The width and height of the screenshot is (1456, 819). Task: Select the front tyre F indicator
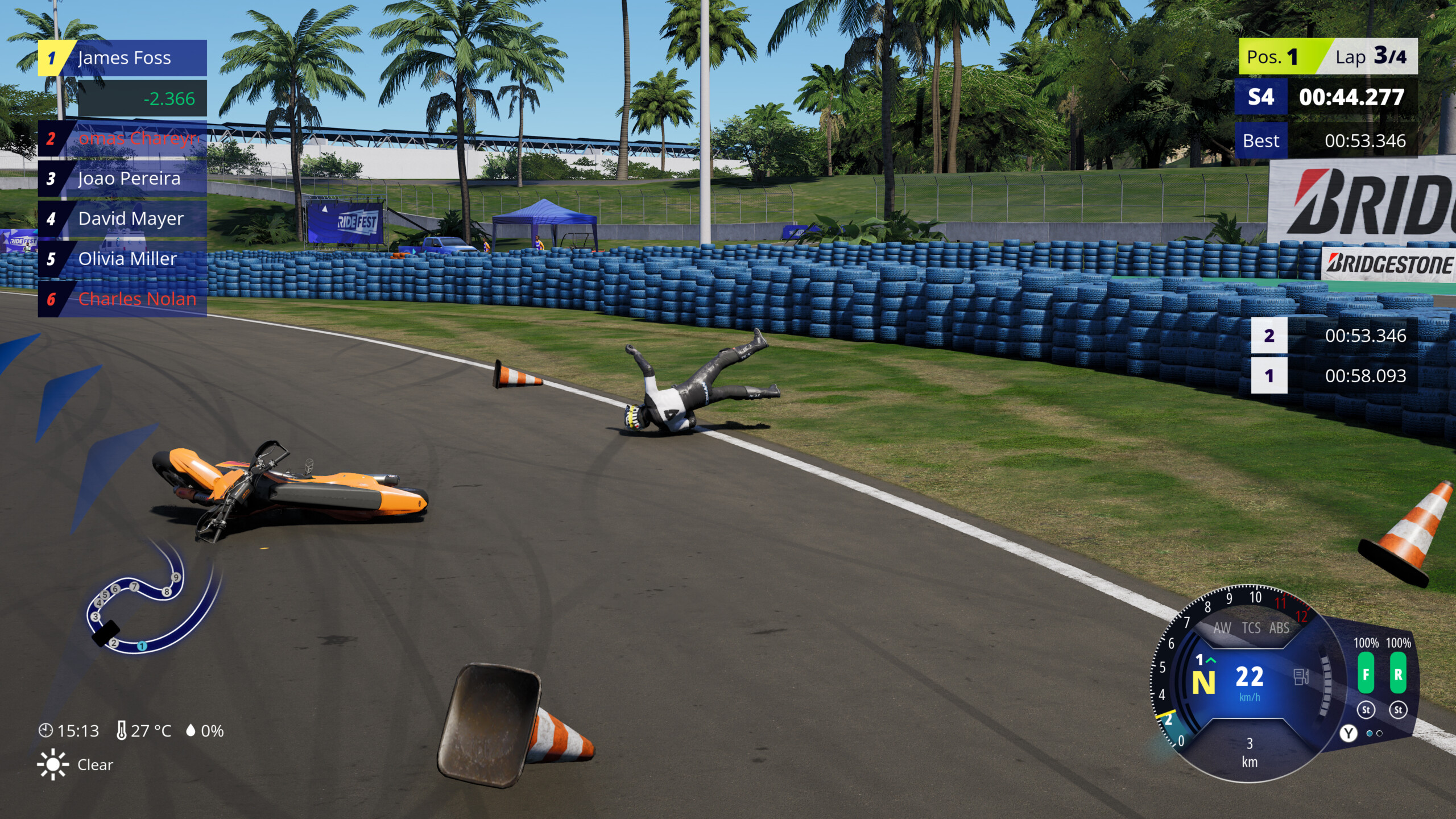click(x=1366, y=674)
